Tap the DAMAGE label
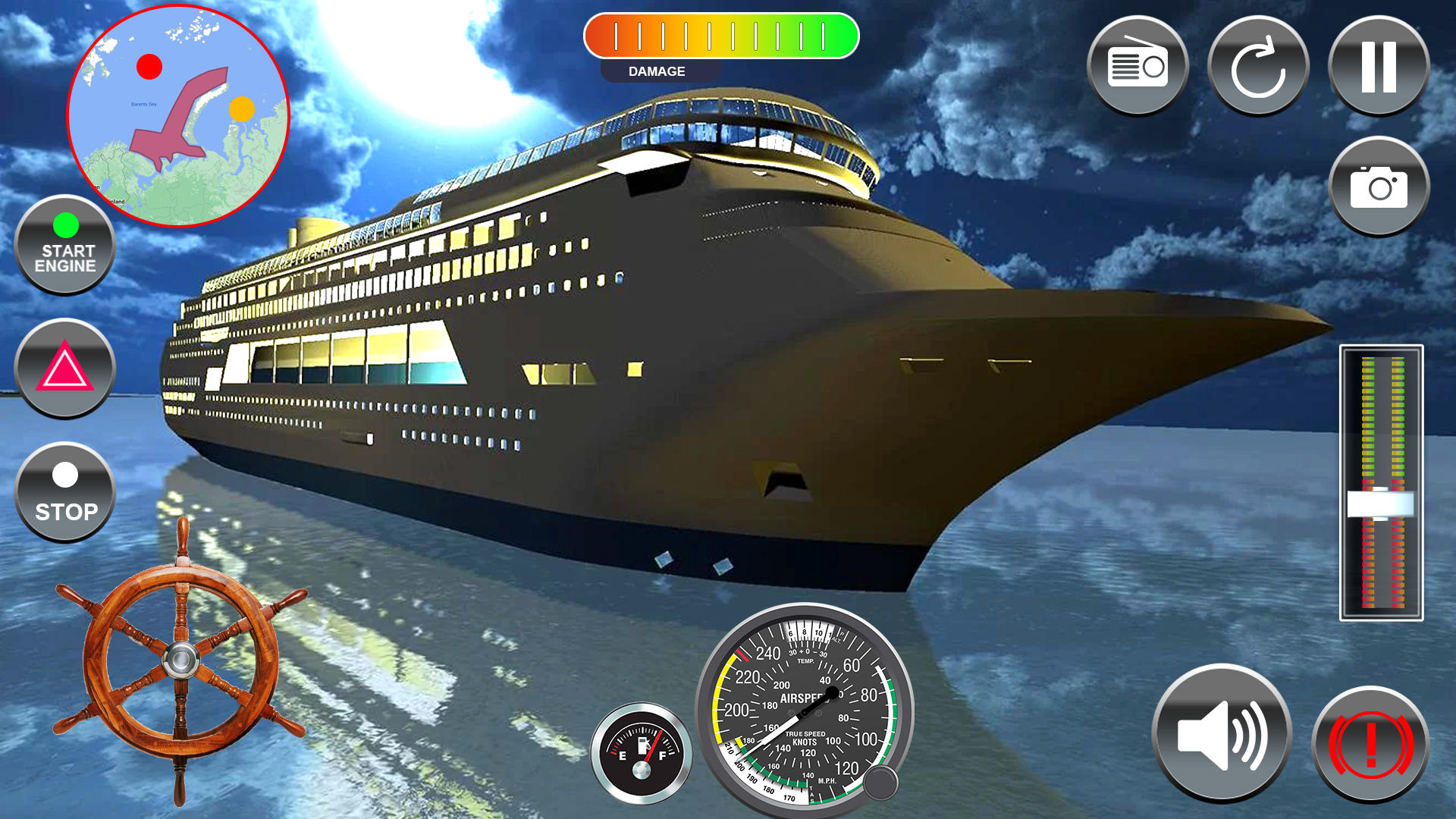1456x819 pixels. [657, 71]
